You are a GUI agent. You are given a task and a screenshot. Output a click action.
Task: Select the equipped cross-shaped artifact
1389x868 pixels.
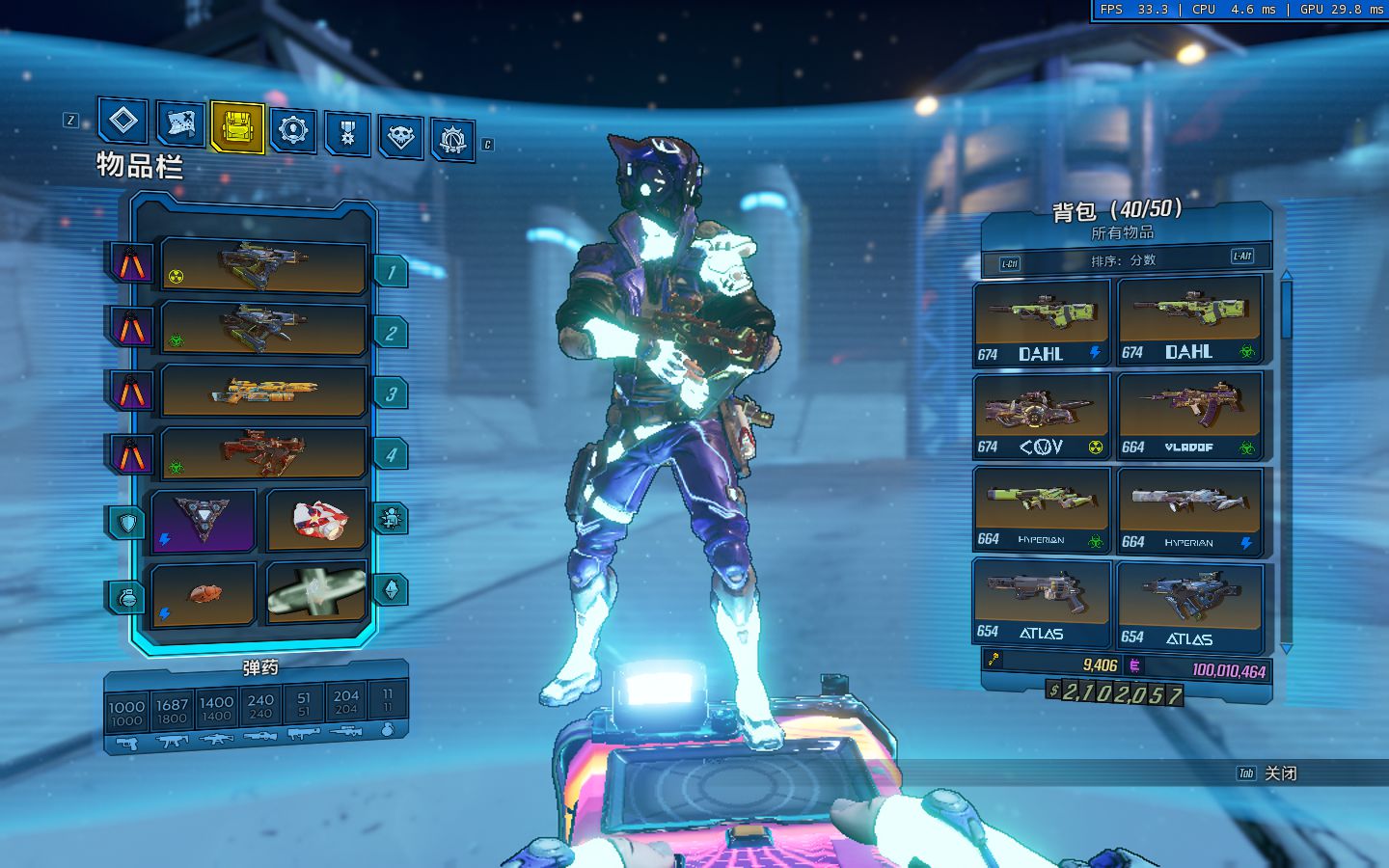pyautogui.click(x=316, y=593)
